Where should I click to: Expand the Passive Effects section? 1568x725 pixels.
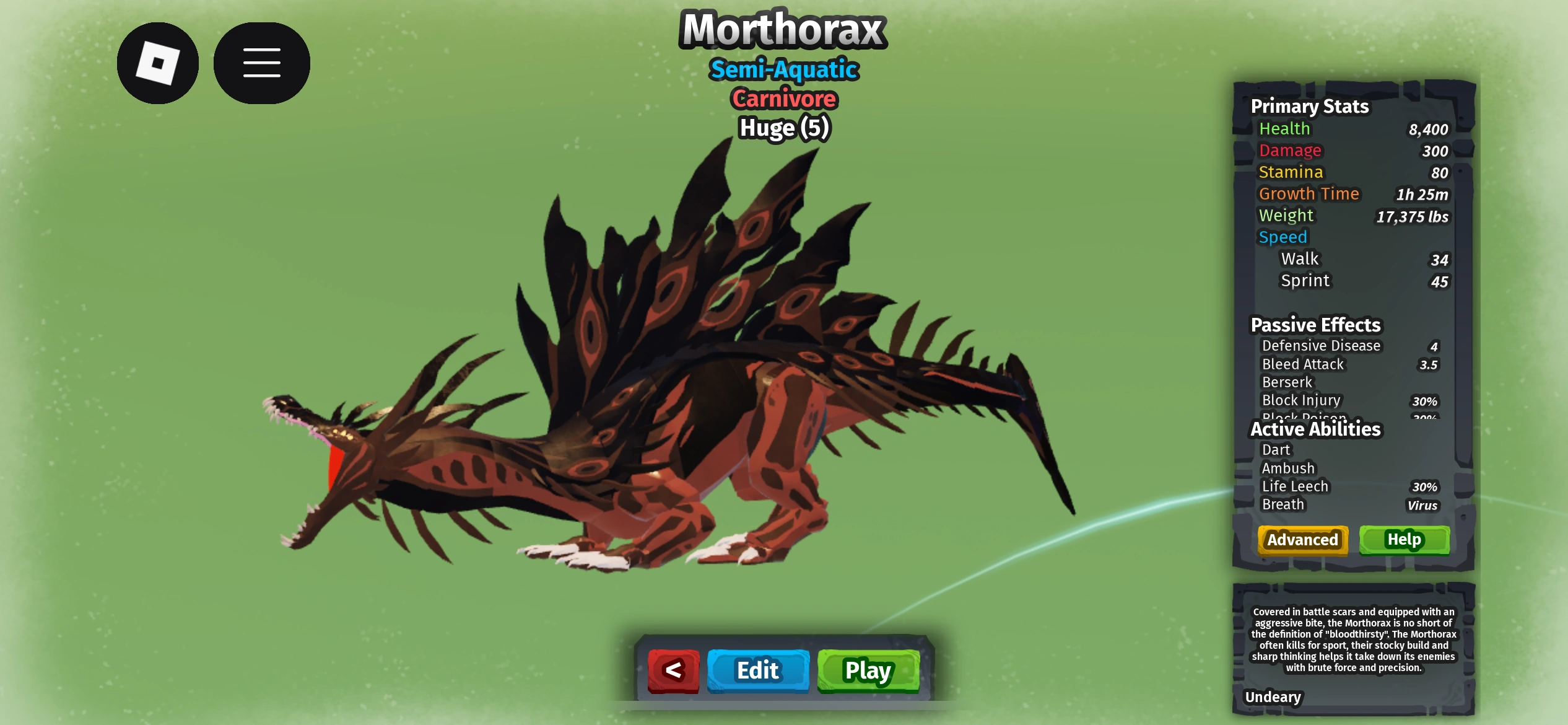tap(1315, 325)
